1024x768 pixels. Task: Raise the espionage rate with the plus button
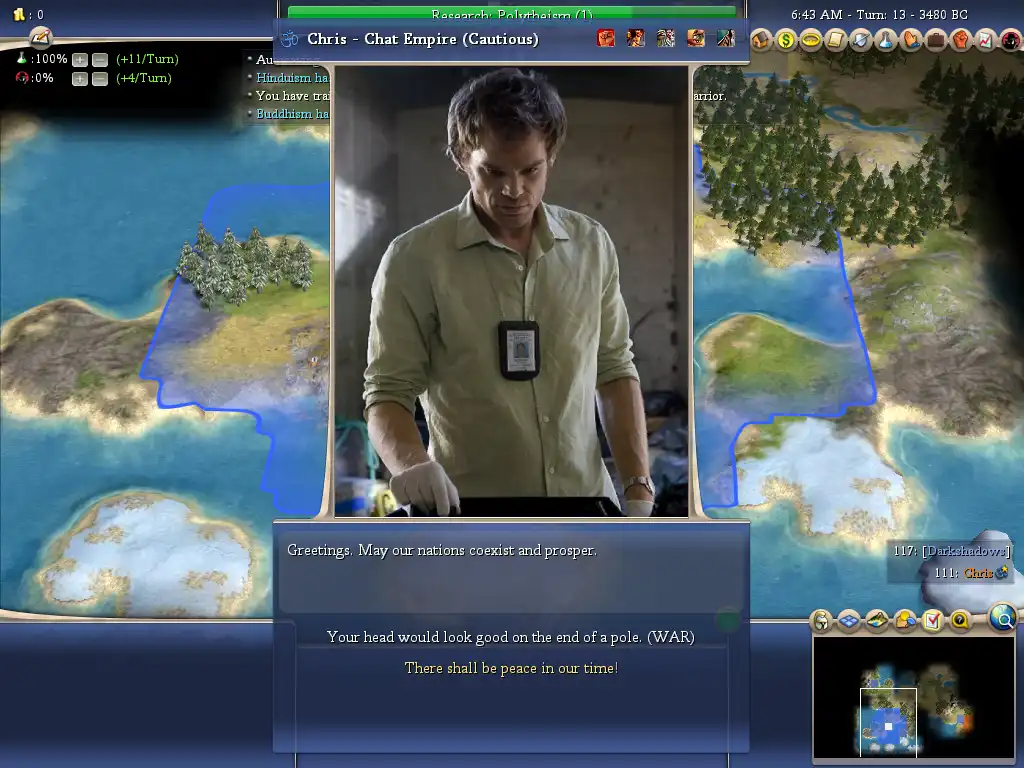point(80,79)
